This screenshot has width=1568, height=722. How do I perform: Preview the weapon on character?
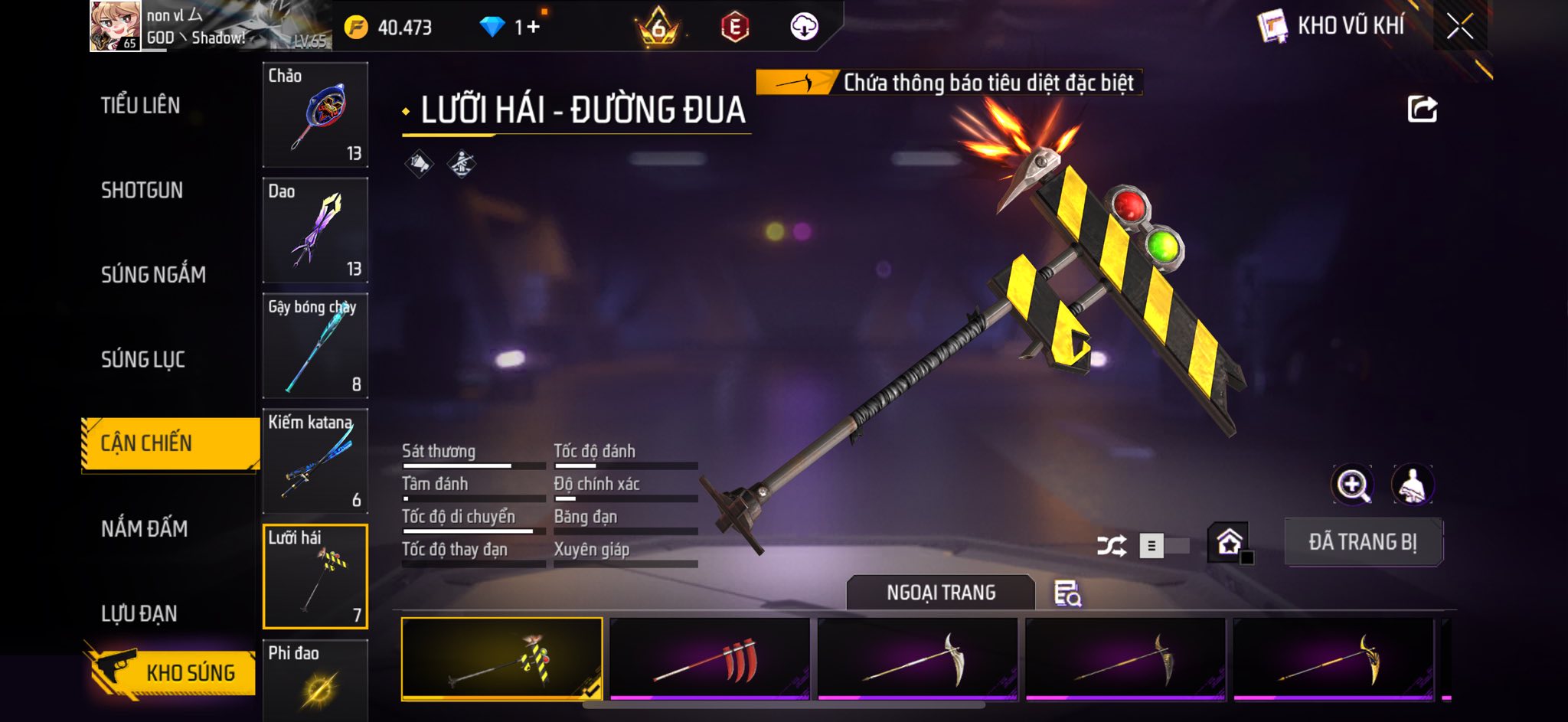click(x=1412, y=485)
